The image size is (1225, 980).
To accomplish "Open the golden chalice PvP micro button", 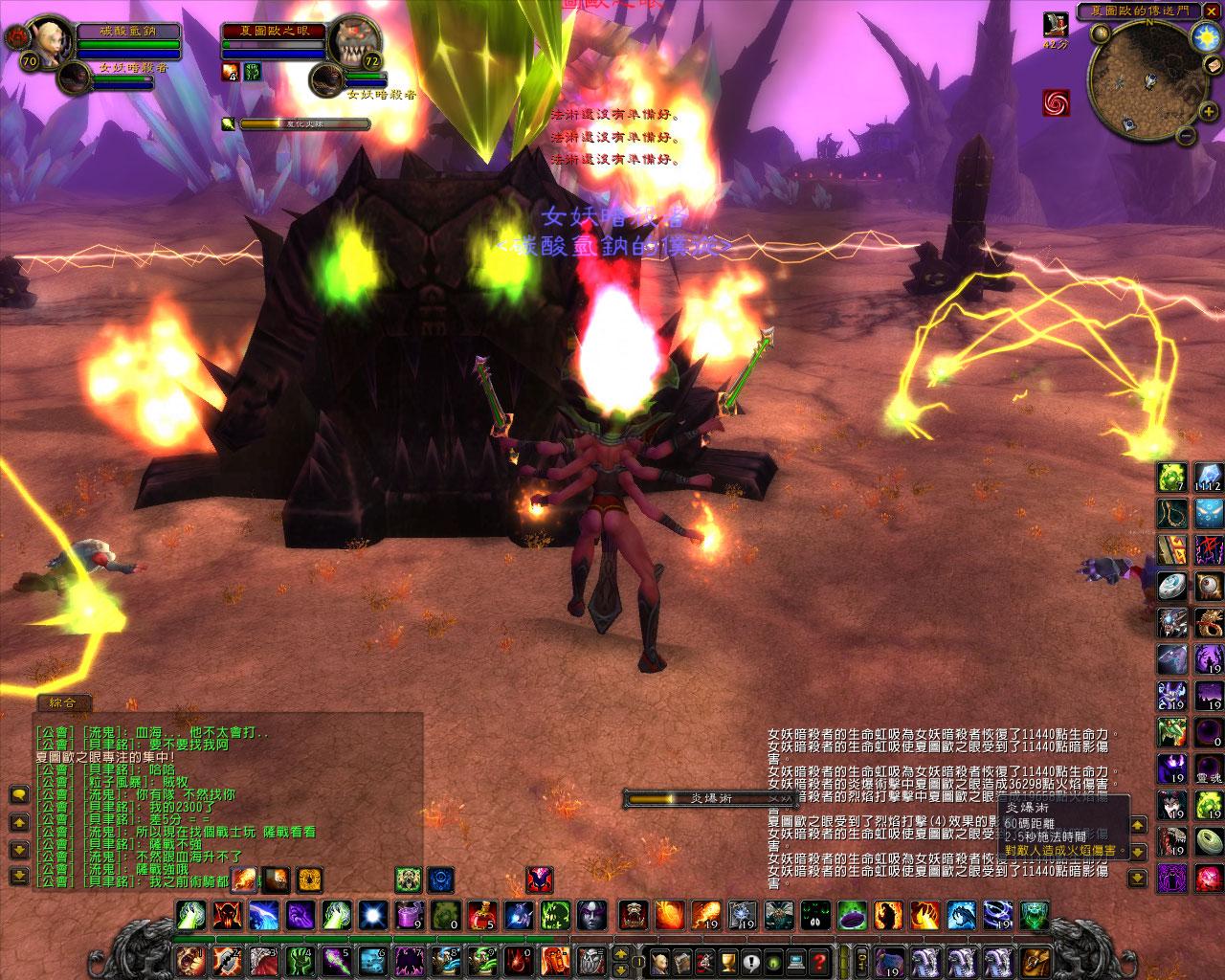I will 728,961.
